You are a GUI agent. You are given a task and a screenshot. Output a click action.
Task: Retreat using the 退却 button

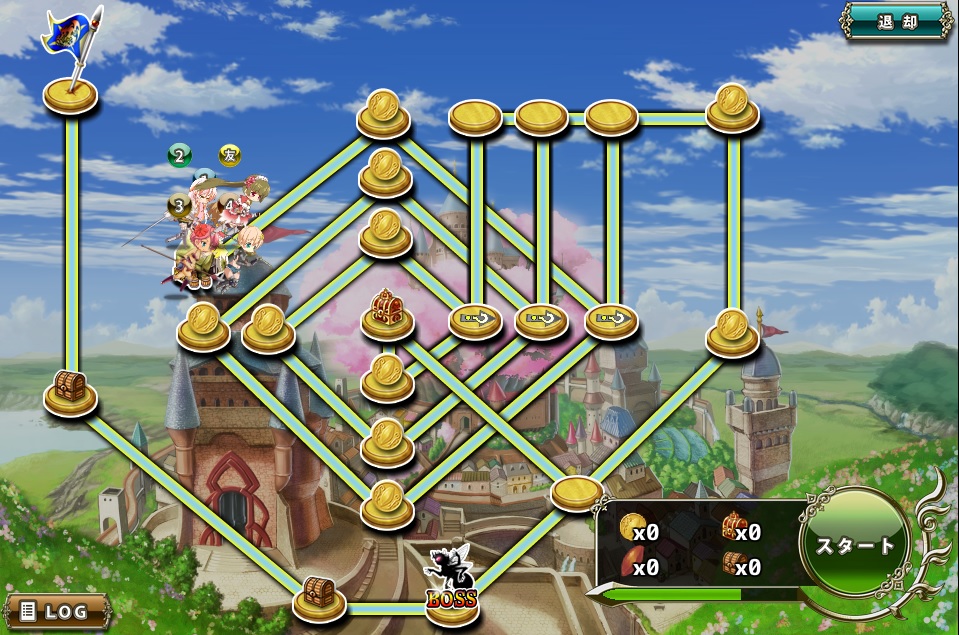(x=896, y=21)
